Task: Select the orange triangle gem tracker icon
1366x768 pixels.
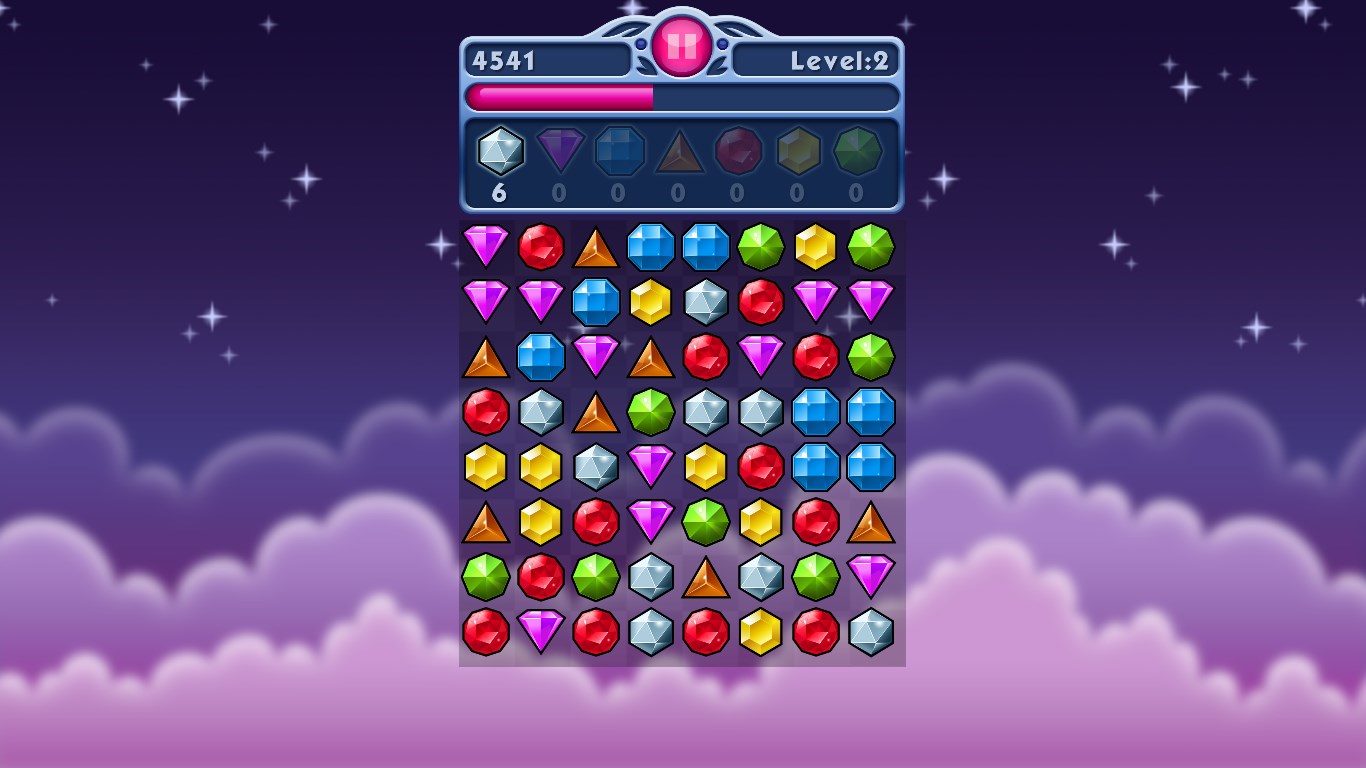Action: pos(679,152)
